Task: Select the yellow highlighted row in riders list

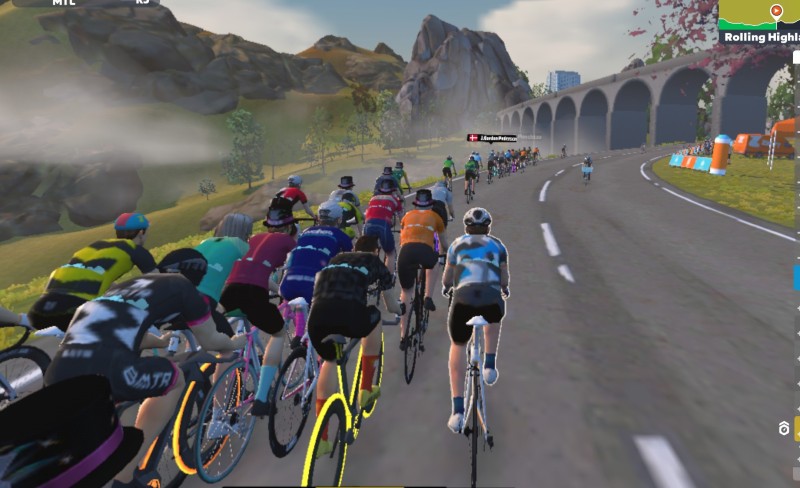Action: click(x=796, y=428)
